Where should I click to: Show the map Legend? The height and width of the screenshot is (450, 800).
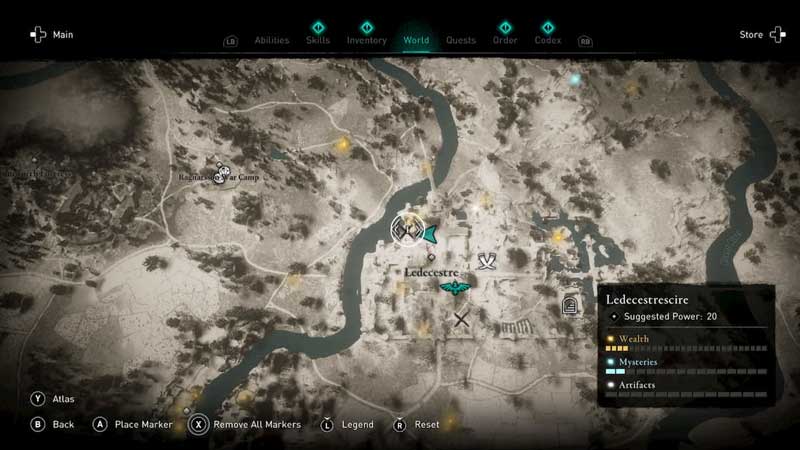[348, 424]
